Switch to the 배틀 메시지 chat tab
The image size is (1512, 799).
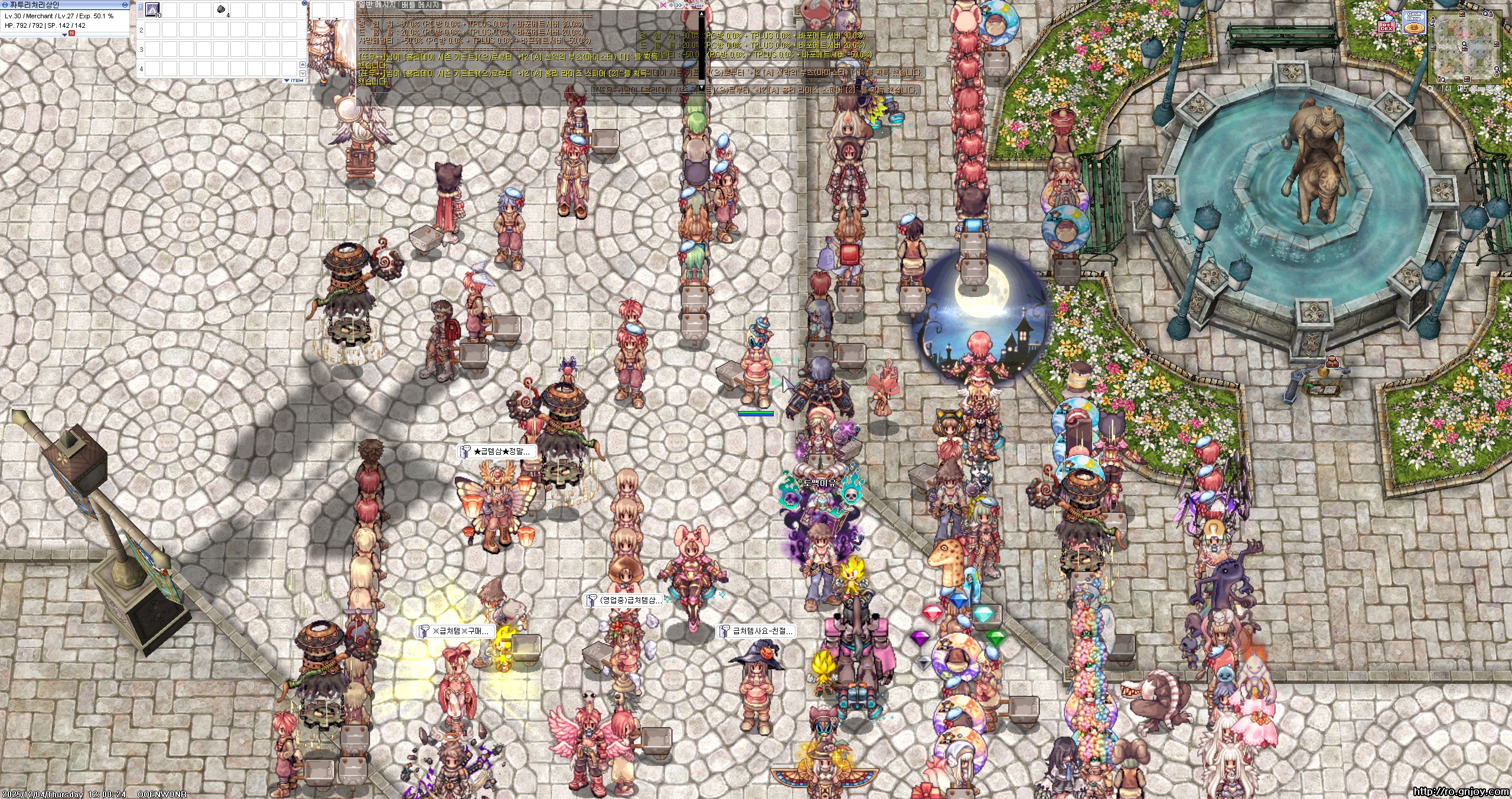420,5
